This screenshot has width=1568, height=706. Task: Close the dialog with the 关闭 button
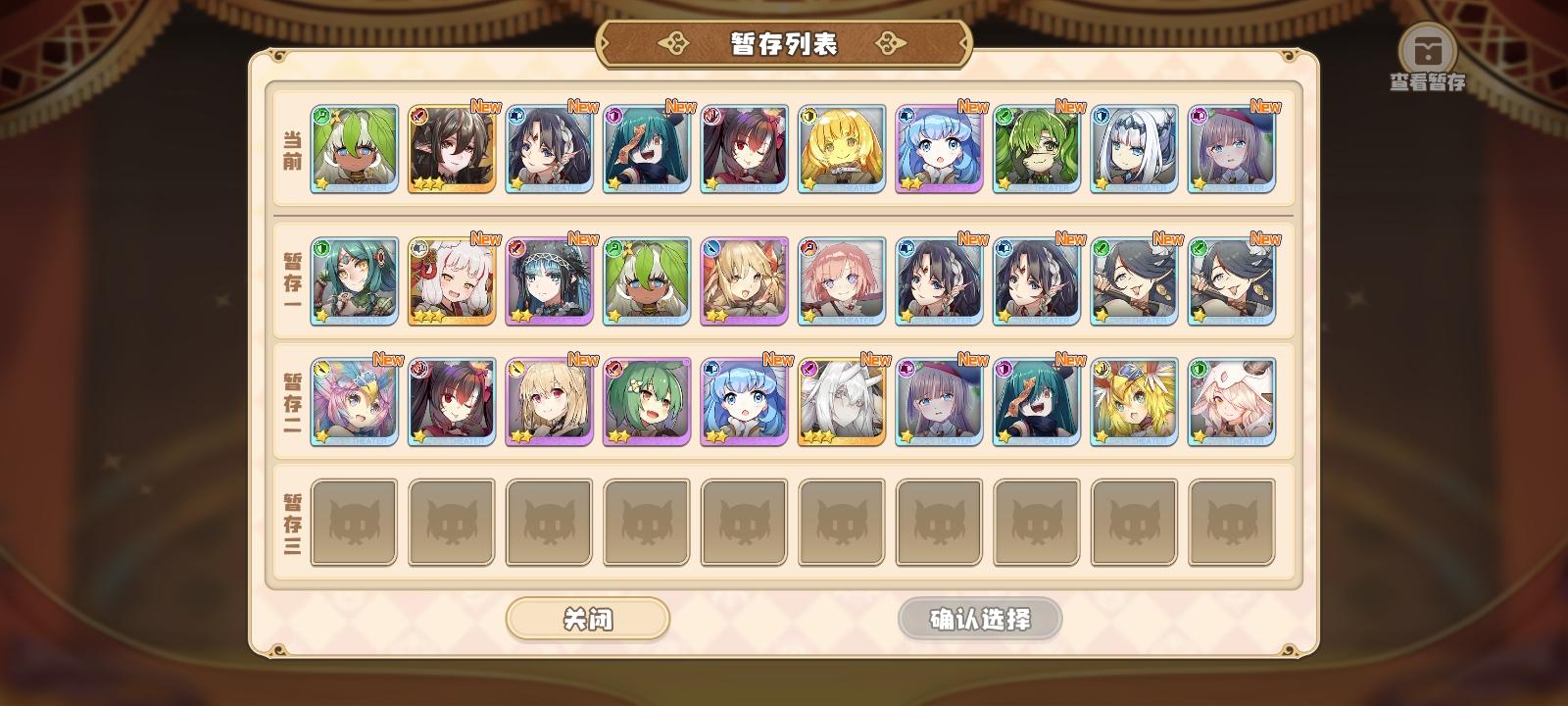tap(588, 619)
